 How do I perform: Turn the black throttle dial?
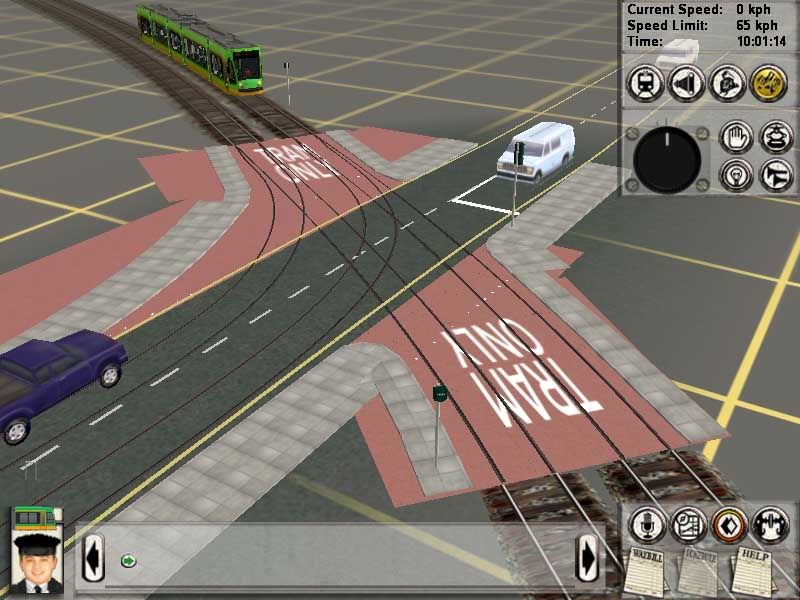pyautogui.click(x=667, y=159)
